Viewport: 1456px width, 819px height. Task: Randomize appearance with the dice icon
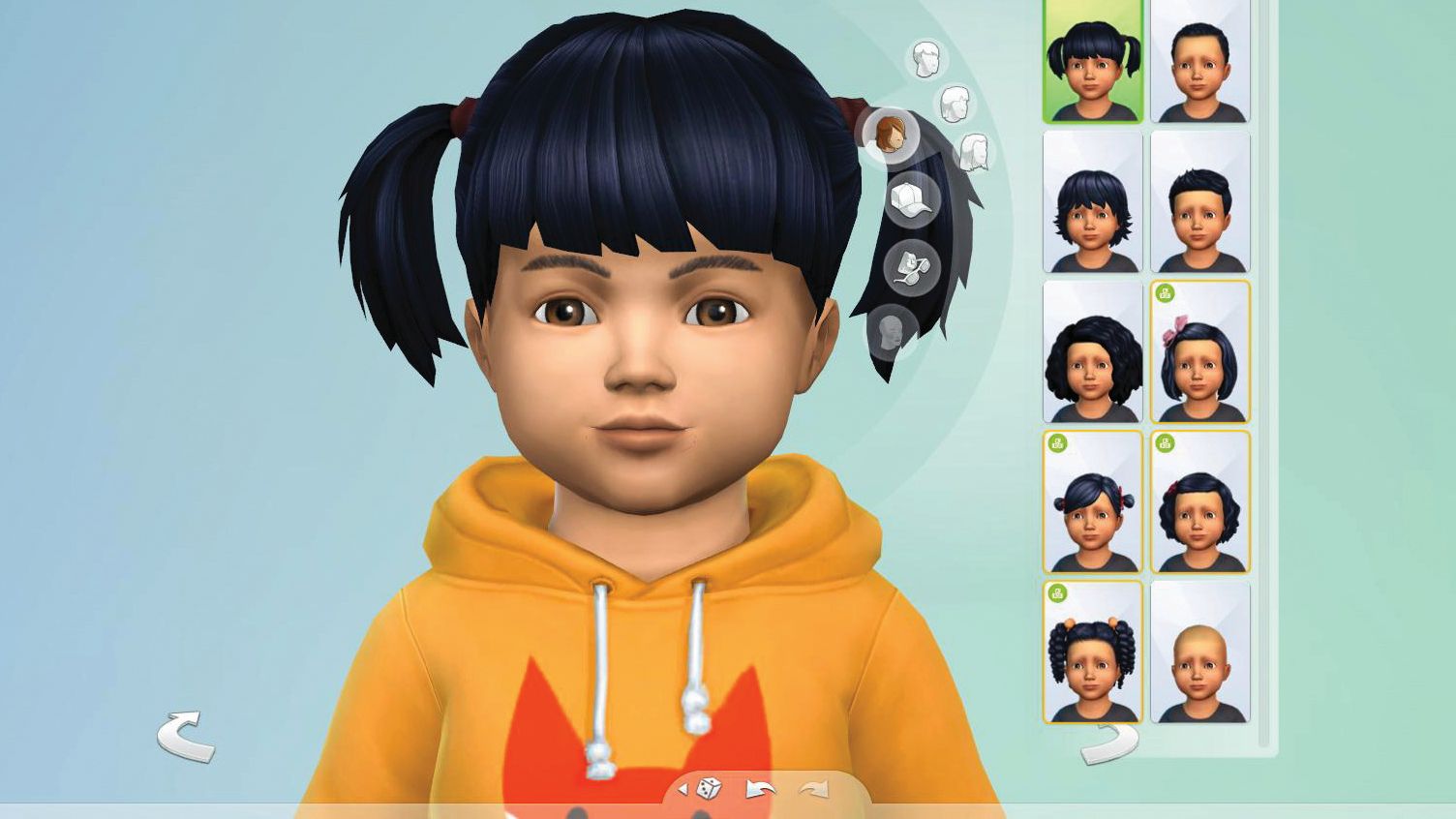point(708,788)
